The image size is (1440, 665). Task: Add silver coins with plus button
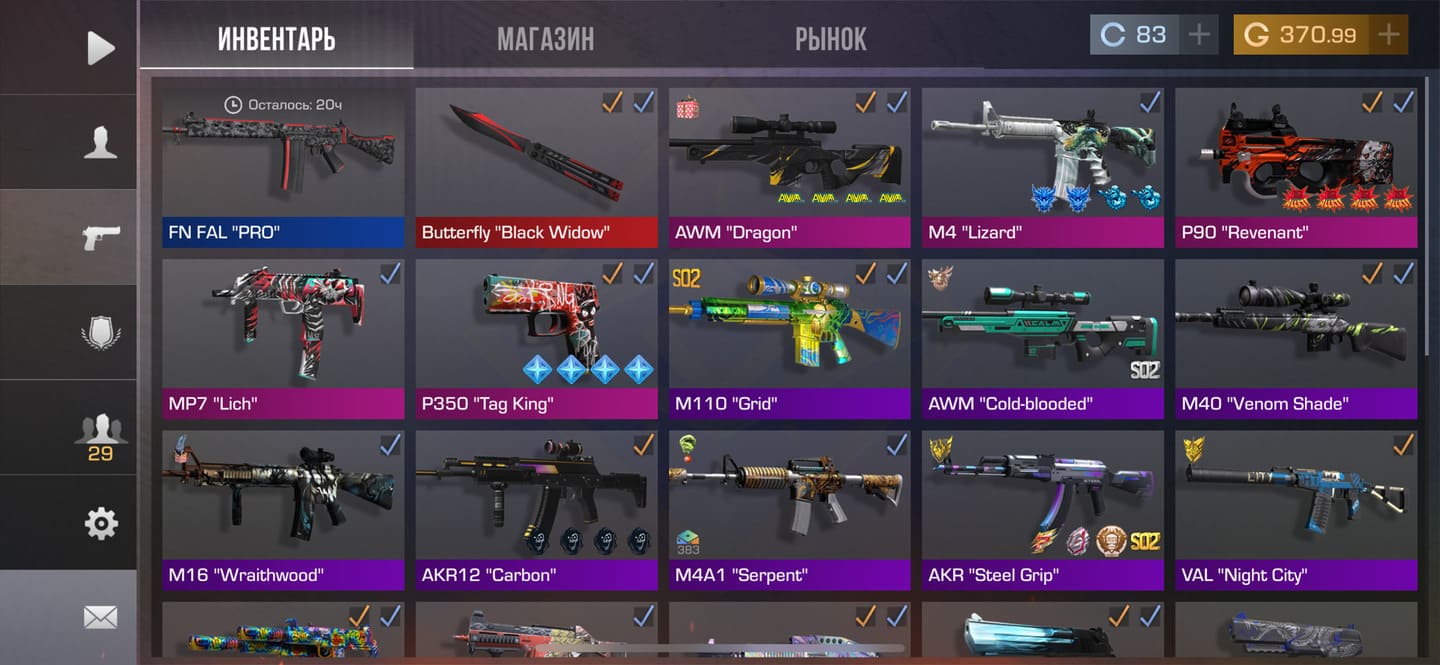pyautogui.click(x=1198, y=35)
